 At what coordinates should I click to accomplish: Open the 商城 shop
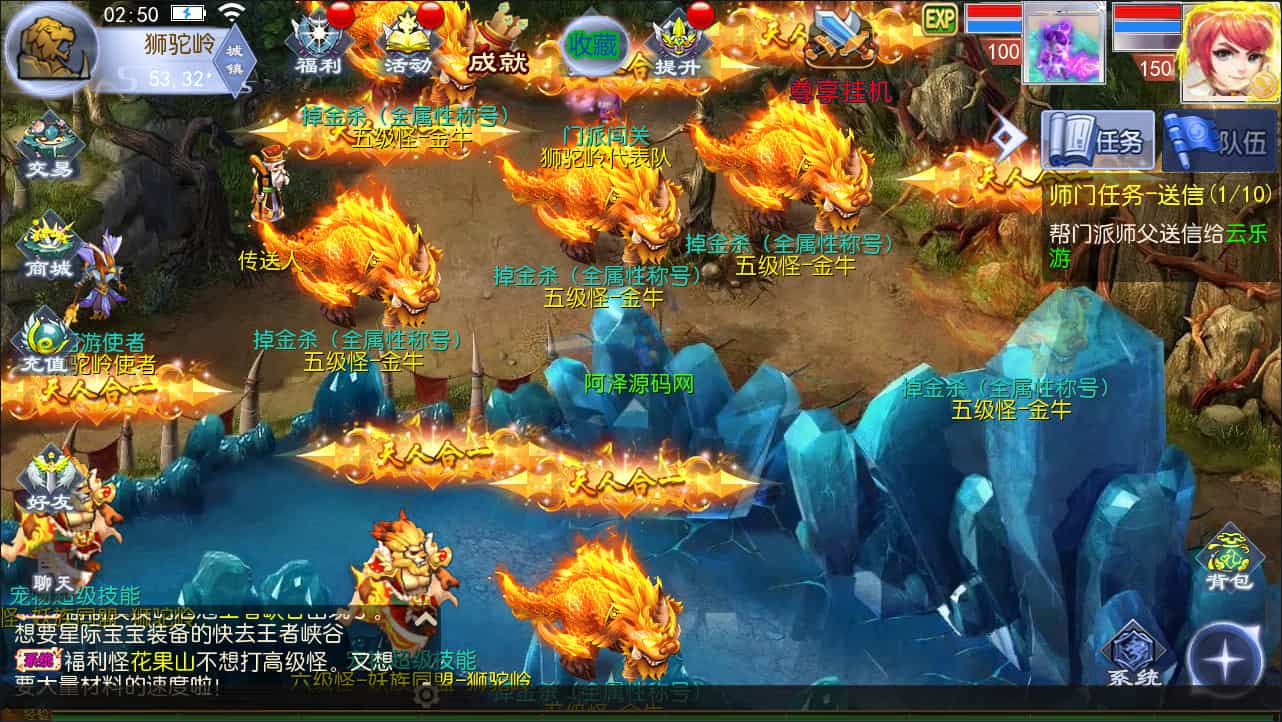click(x=50, y=245)
